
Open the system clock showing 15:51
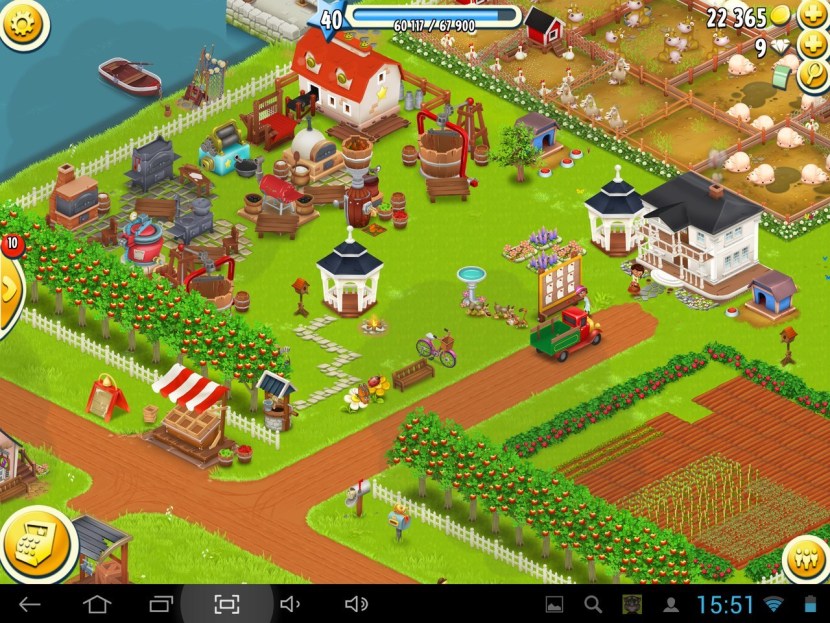[724, 604]
